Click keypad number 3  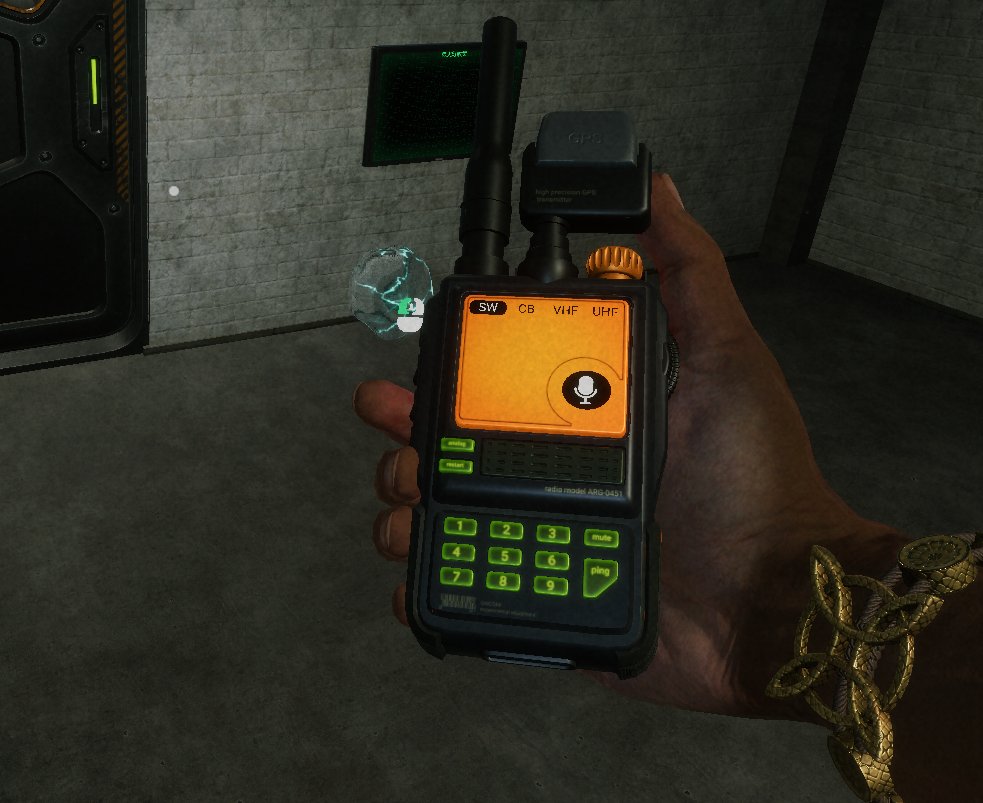coord(552,534)
